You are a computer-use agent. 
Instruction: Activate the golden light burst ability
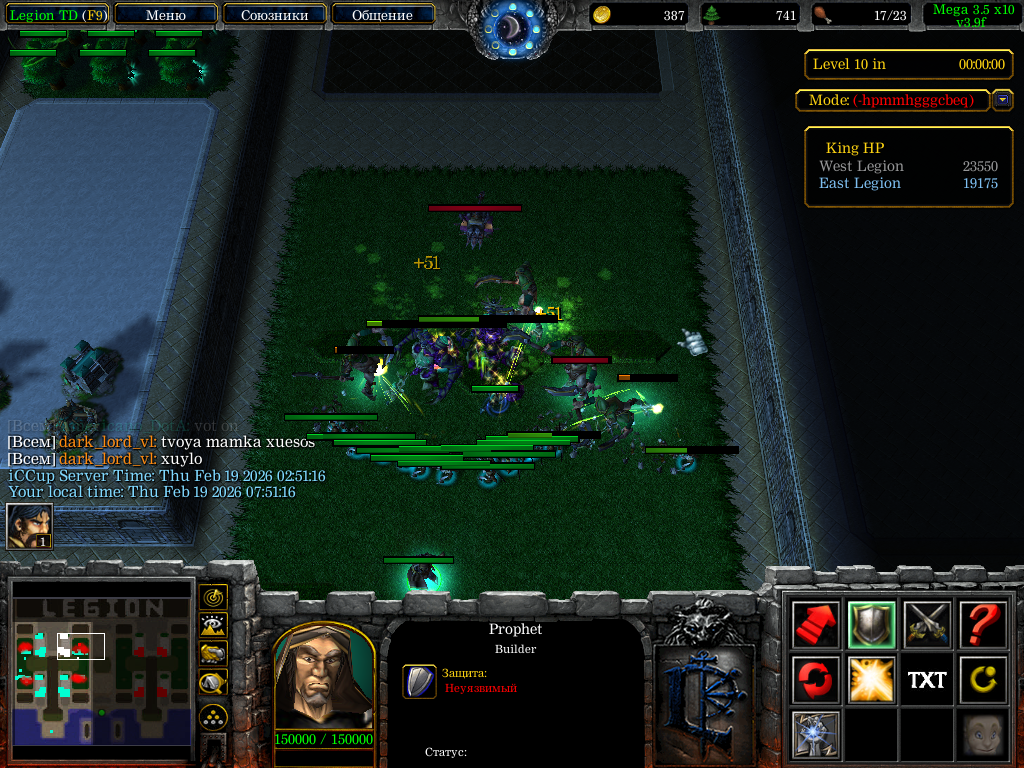tap(871, 680)
